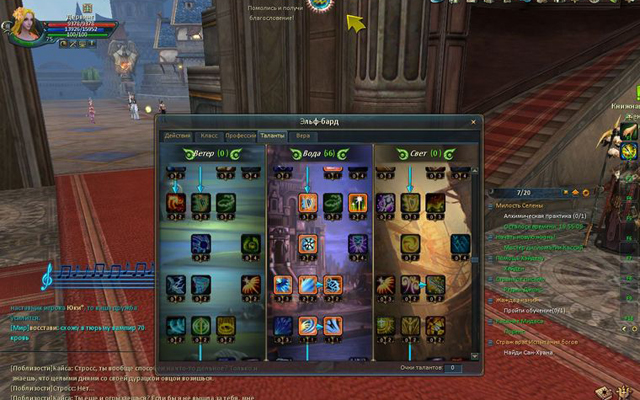
Task: Click the green spiral icon on right edge
Action: [629, 151]
